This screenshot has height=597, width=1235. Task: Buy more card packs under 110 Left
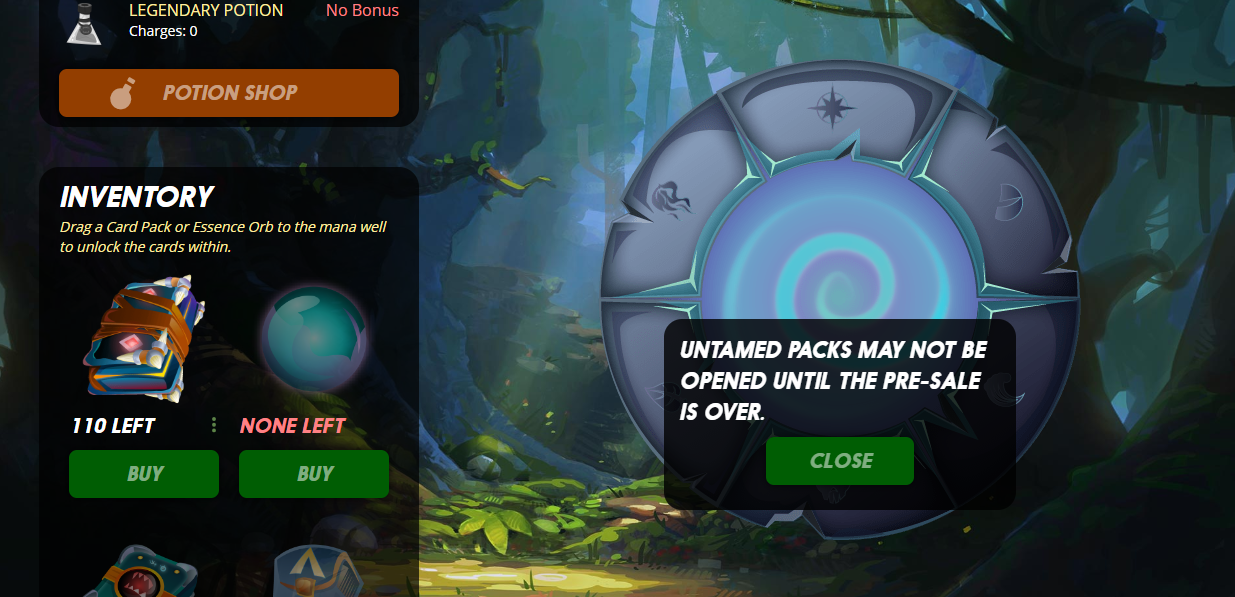pyautogui.click(x=144, y=474)
